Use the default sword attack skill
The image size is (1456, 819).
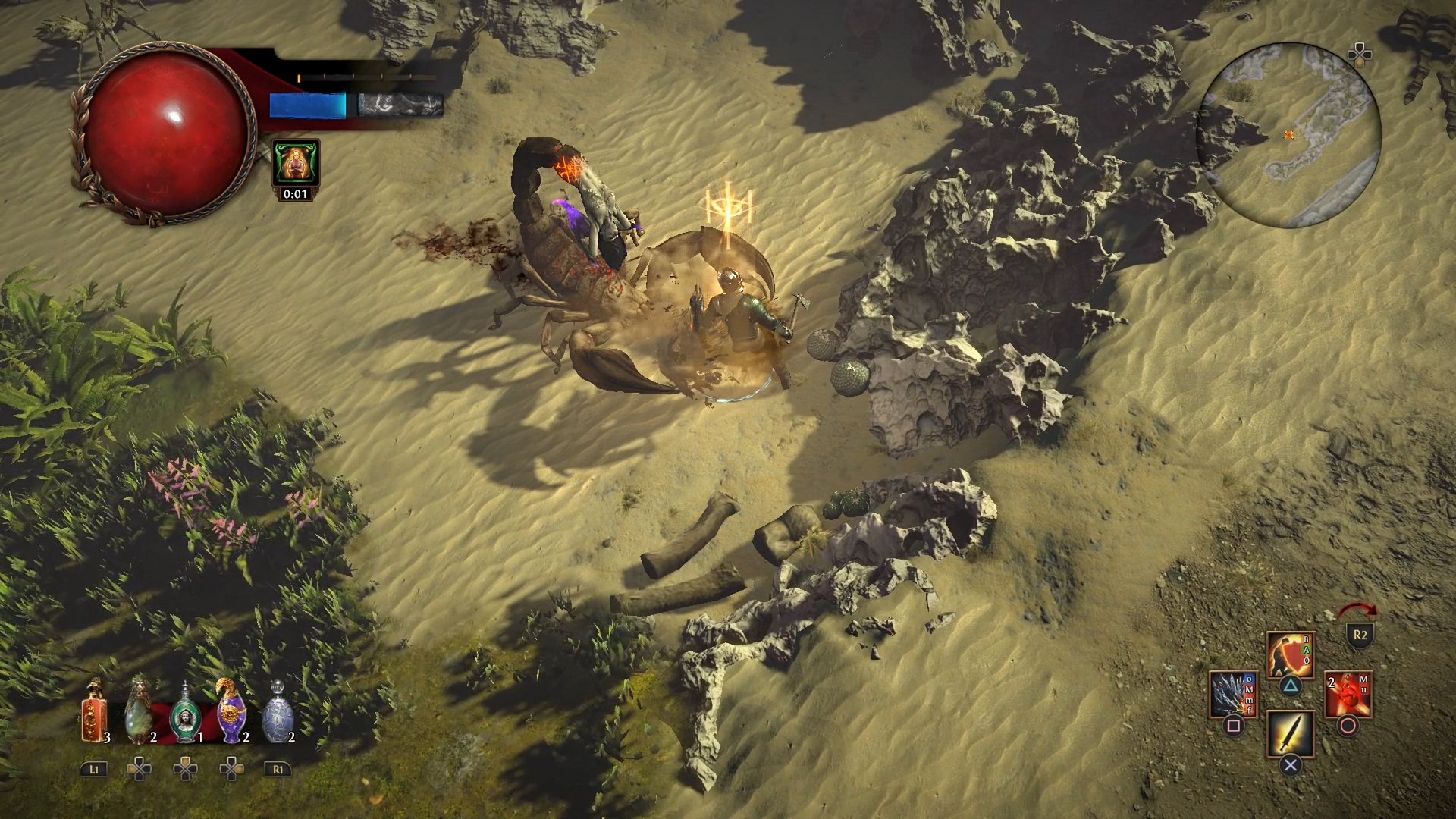(1290, 733)
